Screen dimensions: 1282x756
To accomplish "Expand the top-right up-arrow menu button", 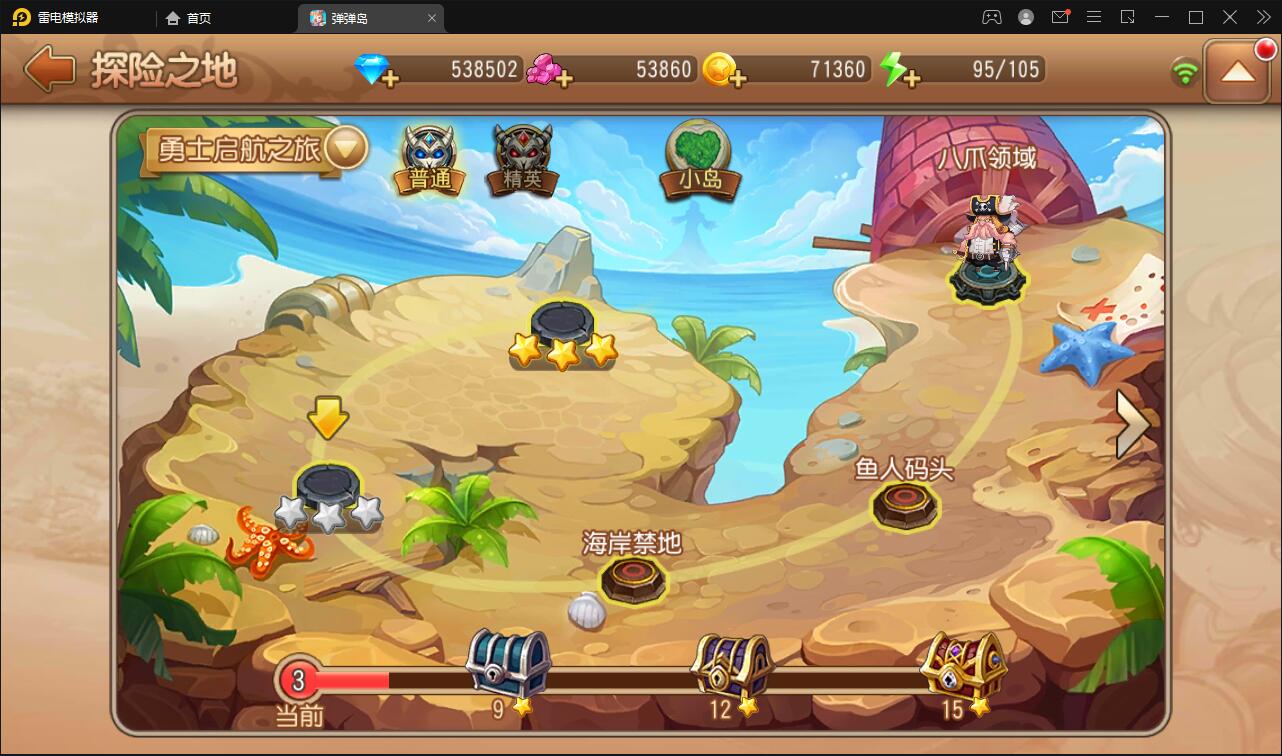I will (x=1237, y=71).
